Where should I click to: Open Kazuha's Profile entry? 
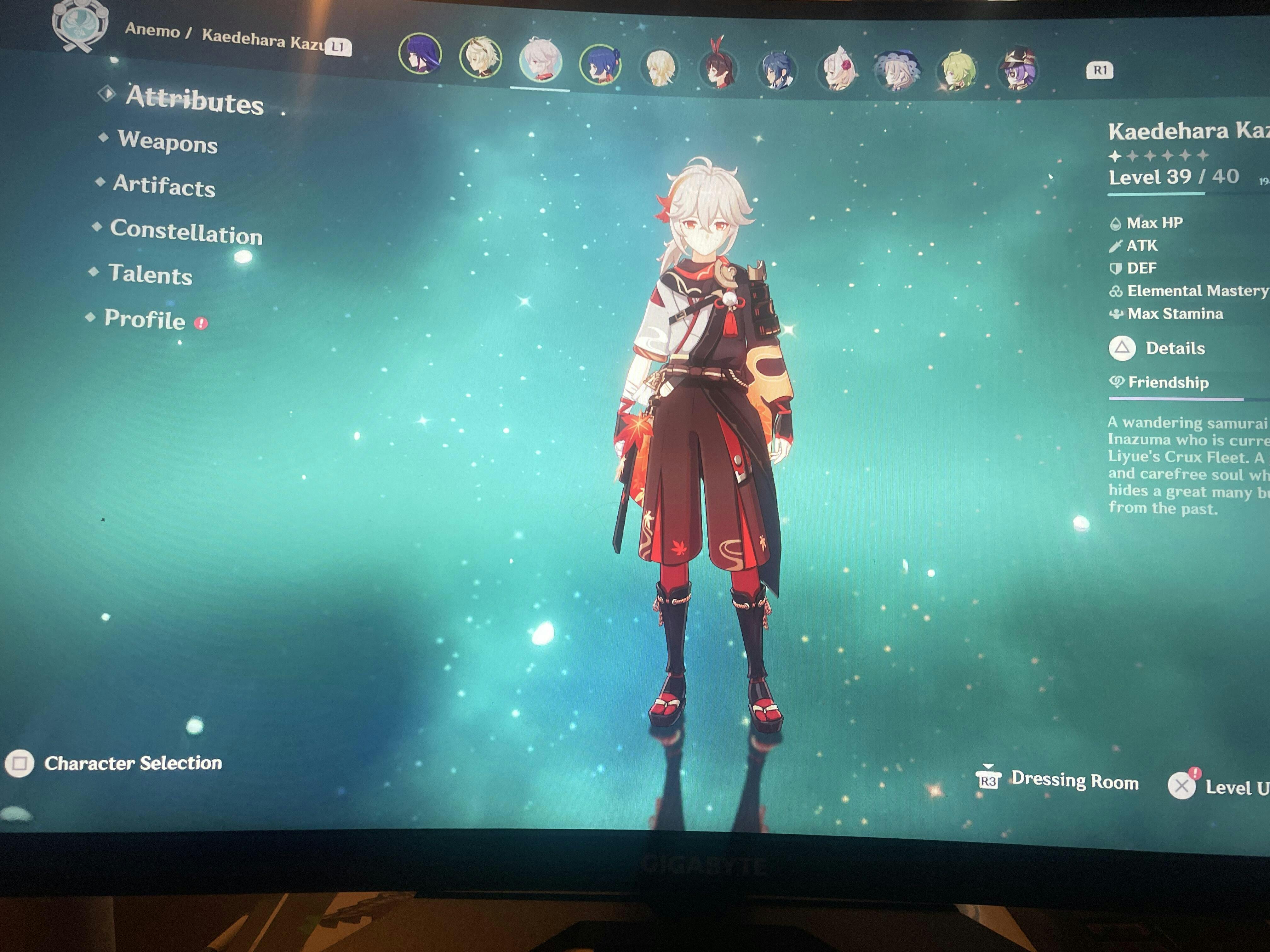144,319
